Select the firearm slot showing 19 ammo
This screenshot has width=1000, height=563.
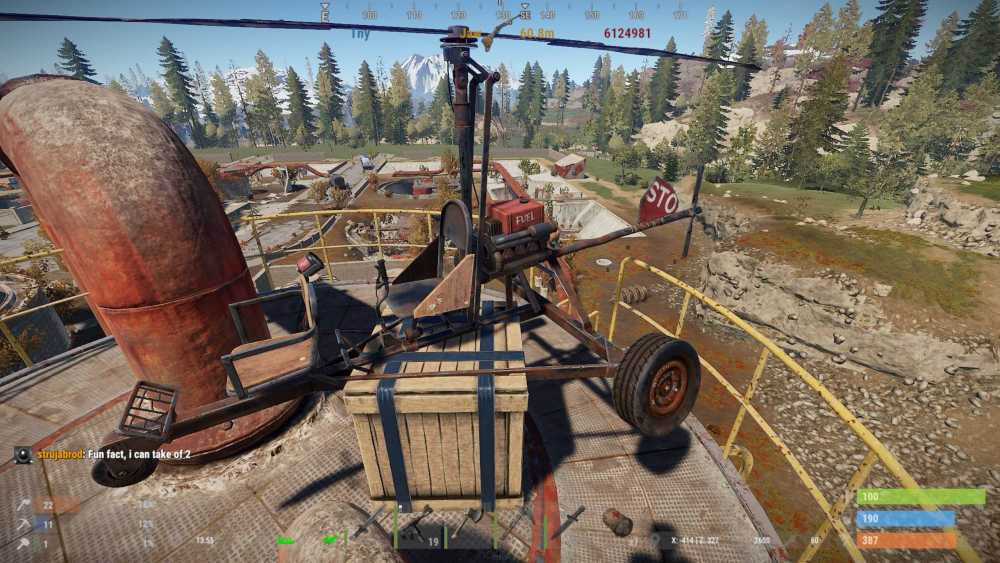tap(418, 528)
